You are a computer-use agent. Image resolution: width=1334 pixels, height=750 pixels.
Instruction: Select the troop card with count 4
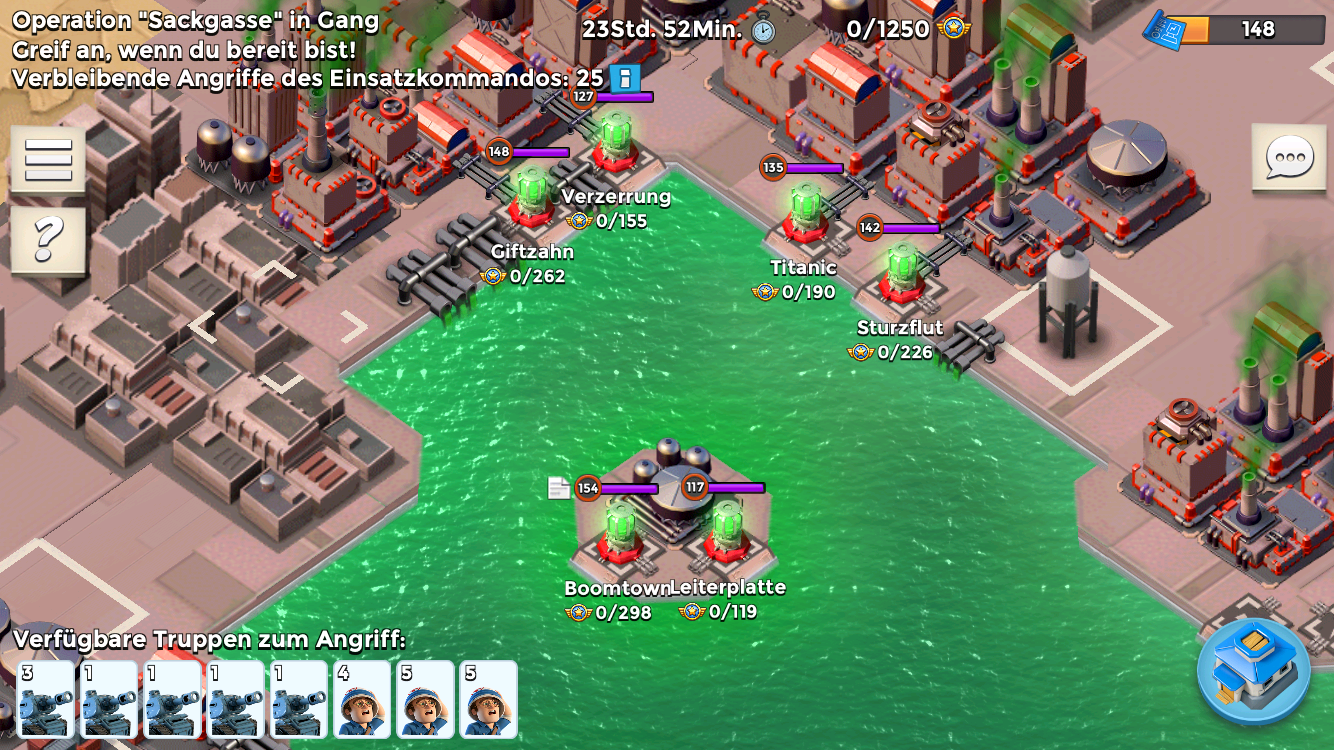361,699
